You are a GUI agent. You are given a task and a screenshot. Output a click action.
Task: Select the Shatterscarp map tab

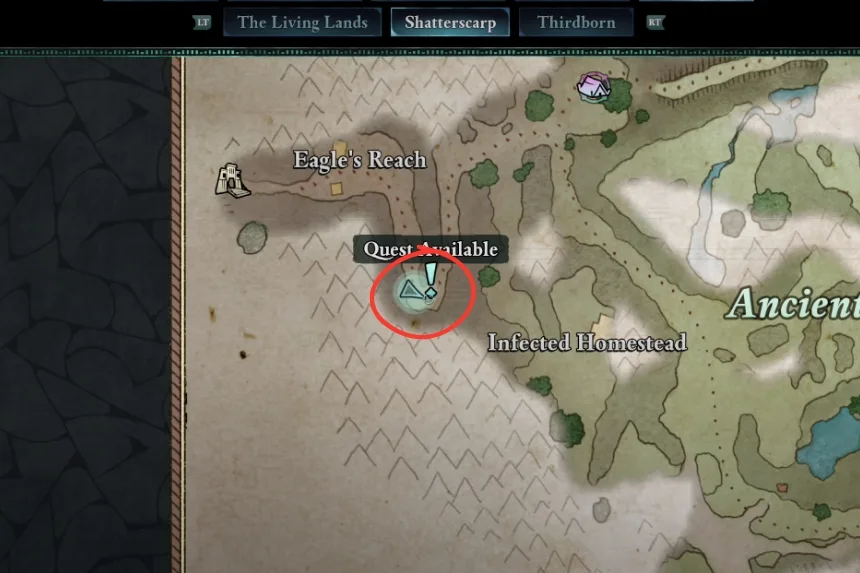click(450, 22)
